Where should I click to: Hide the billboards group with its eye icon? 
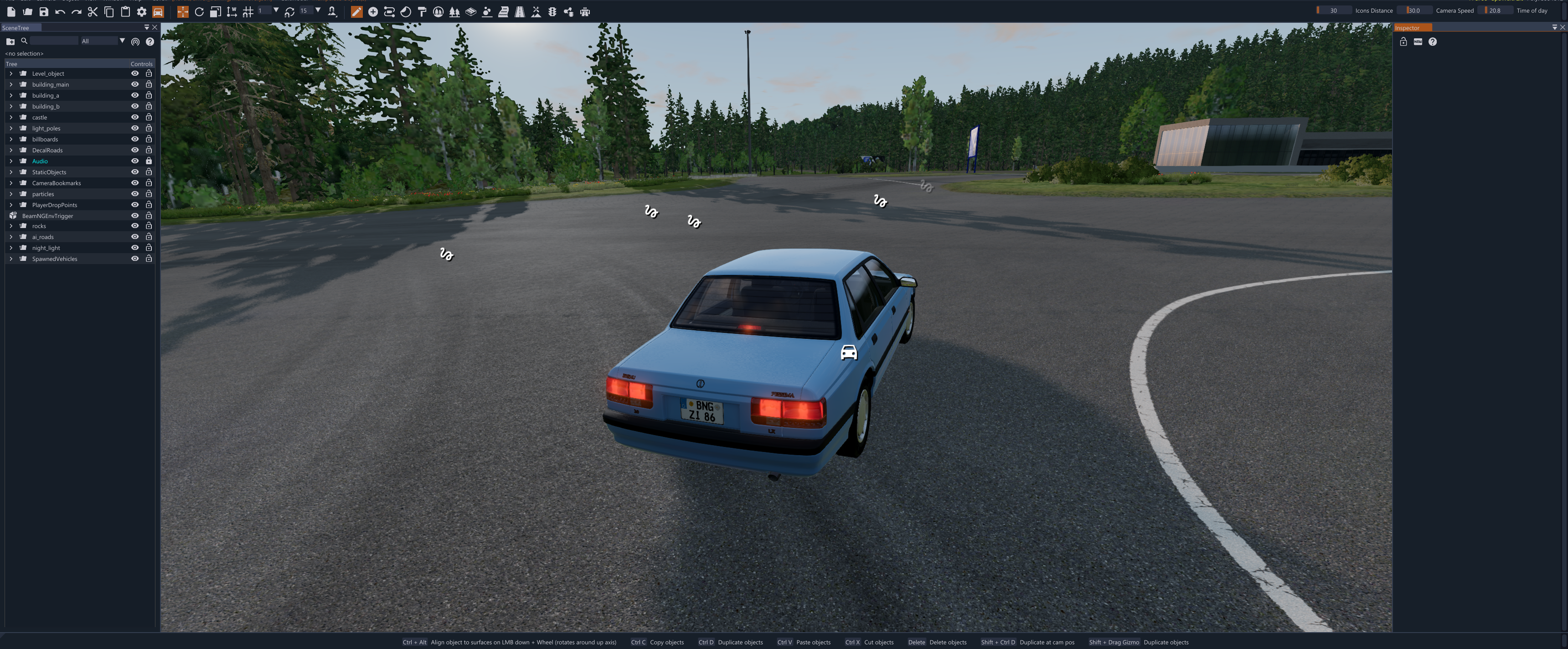point(135,140)
